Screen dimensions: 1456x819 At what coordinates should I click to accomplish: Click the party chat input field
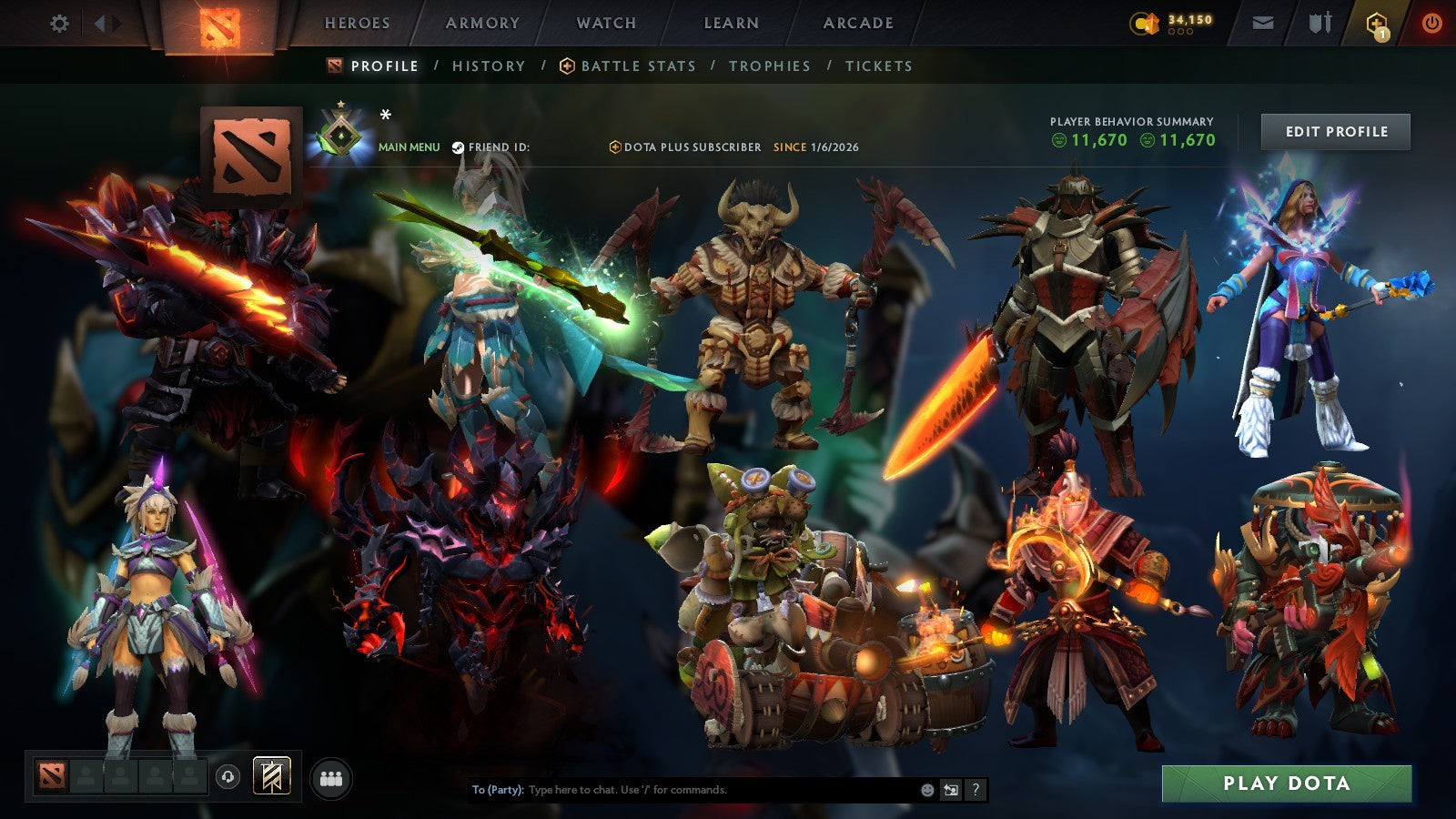(682, 791)
